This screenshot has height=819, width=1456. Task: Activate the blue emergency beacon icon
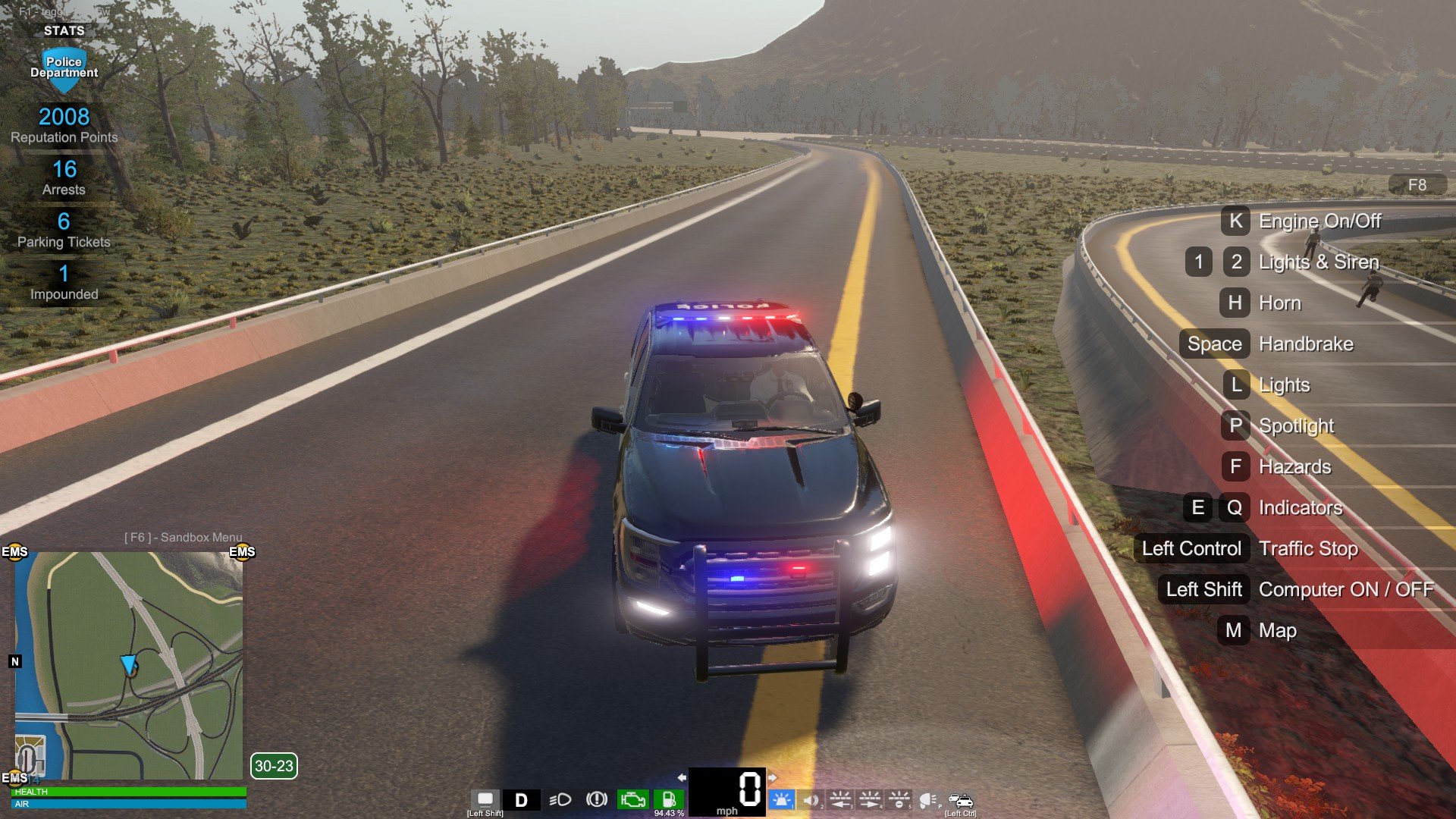[x=781, y=800]
